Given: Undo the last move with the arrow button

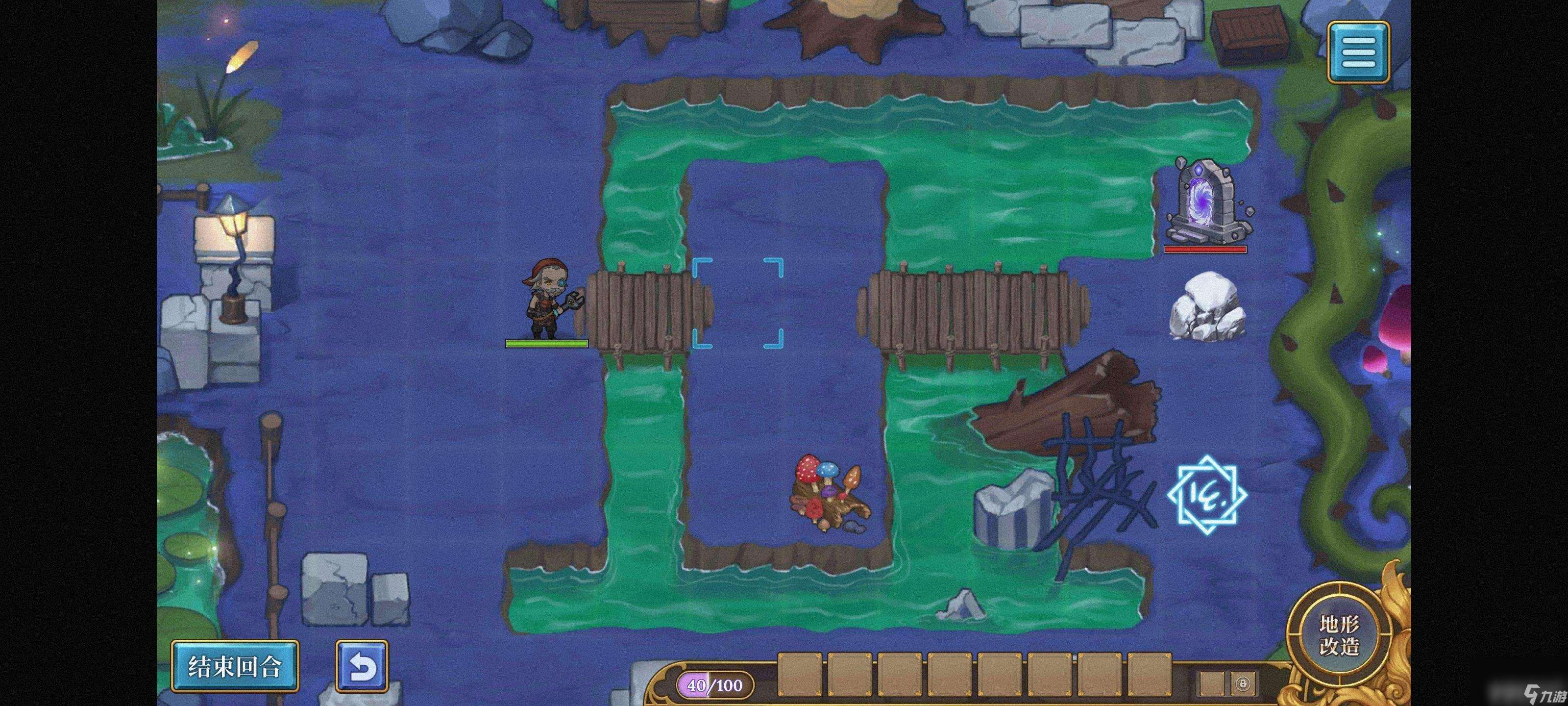Looking at the screenshot, I should click(362, 666).
